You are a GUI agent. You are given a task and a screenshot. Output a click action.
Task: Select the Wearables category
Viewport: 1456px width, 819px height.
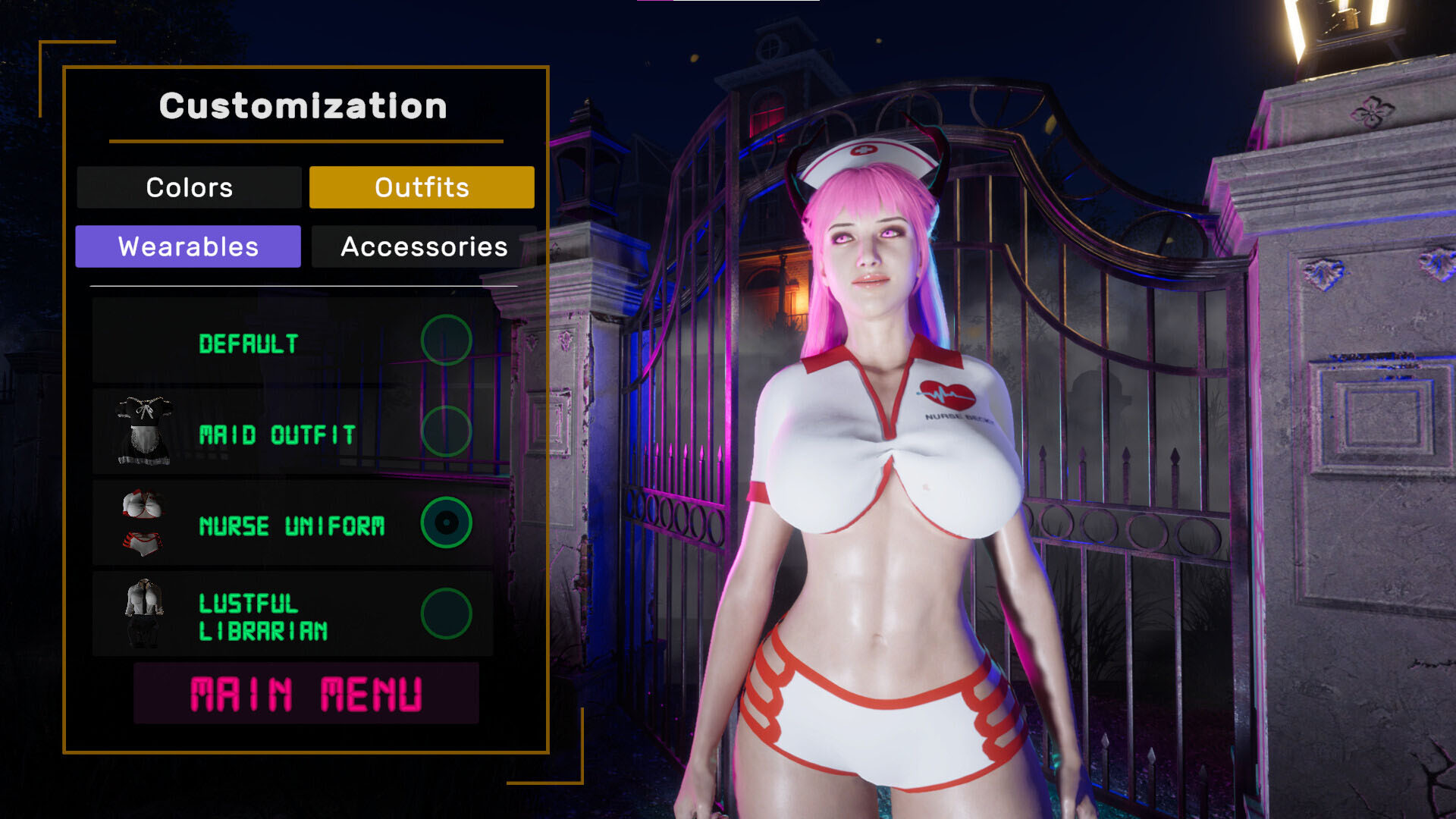(x=188, y=246)
